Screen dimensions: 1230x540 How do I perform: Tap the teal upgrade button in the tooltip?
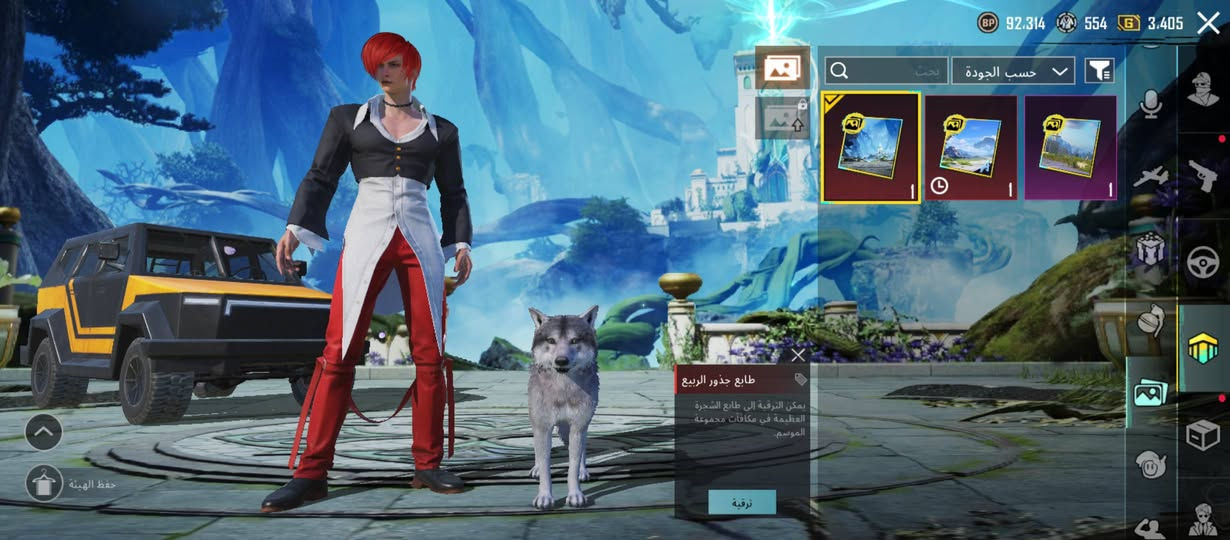pyautogui.click(x=741, y=502)
